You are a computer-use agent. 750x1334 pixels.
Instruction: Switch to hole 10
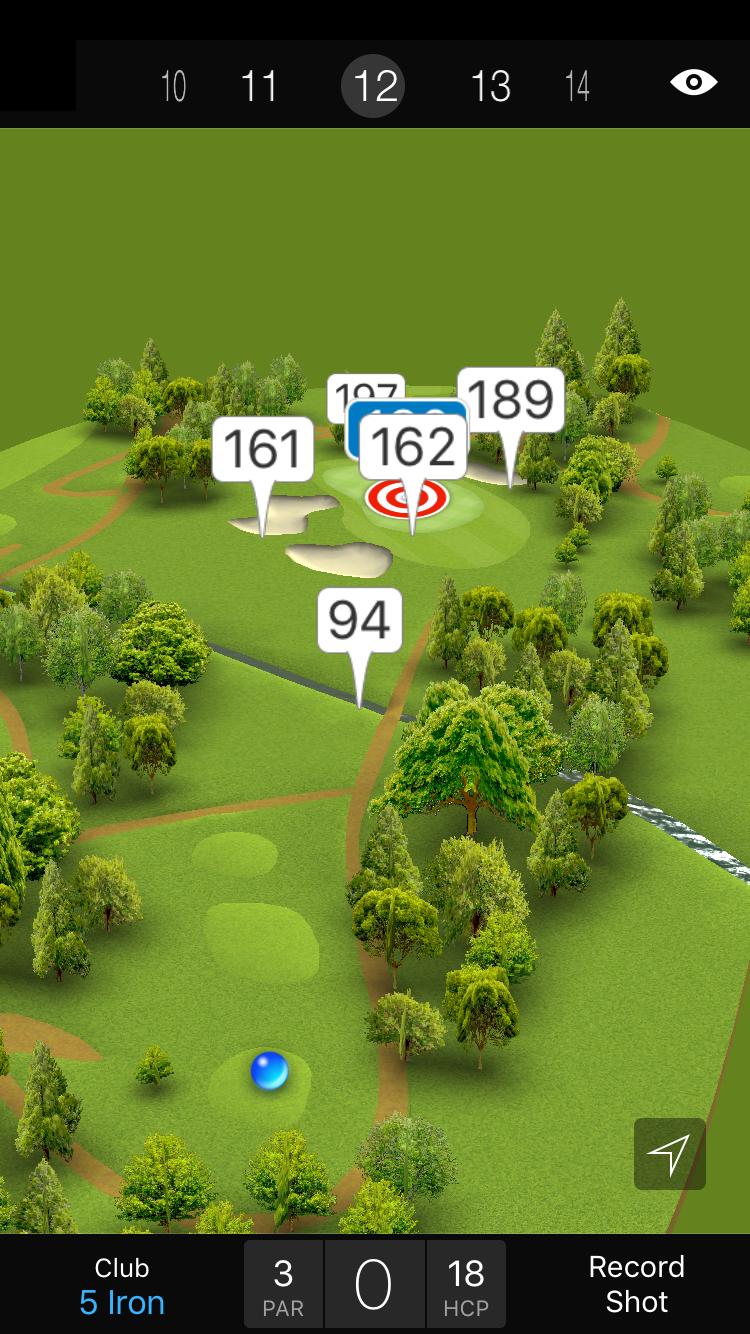173,86
